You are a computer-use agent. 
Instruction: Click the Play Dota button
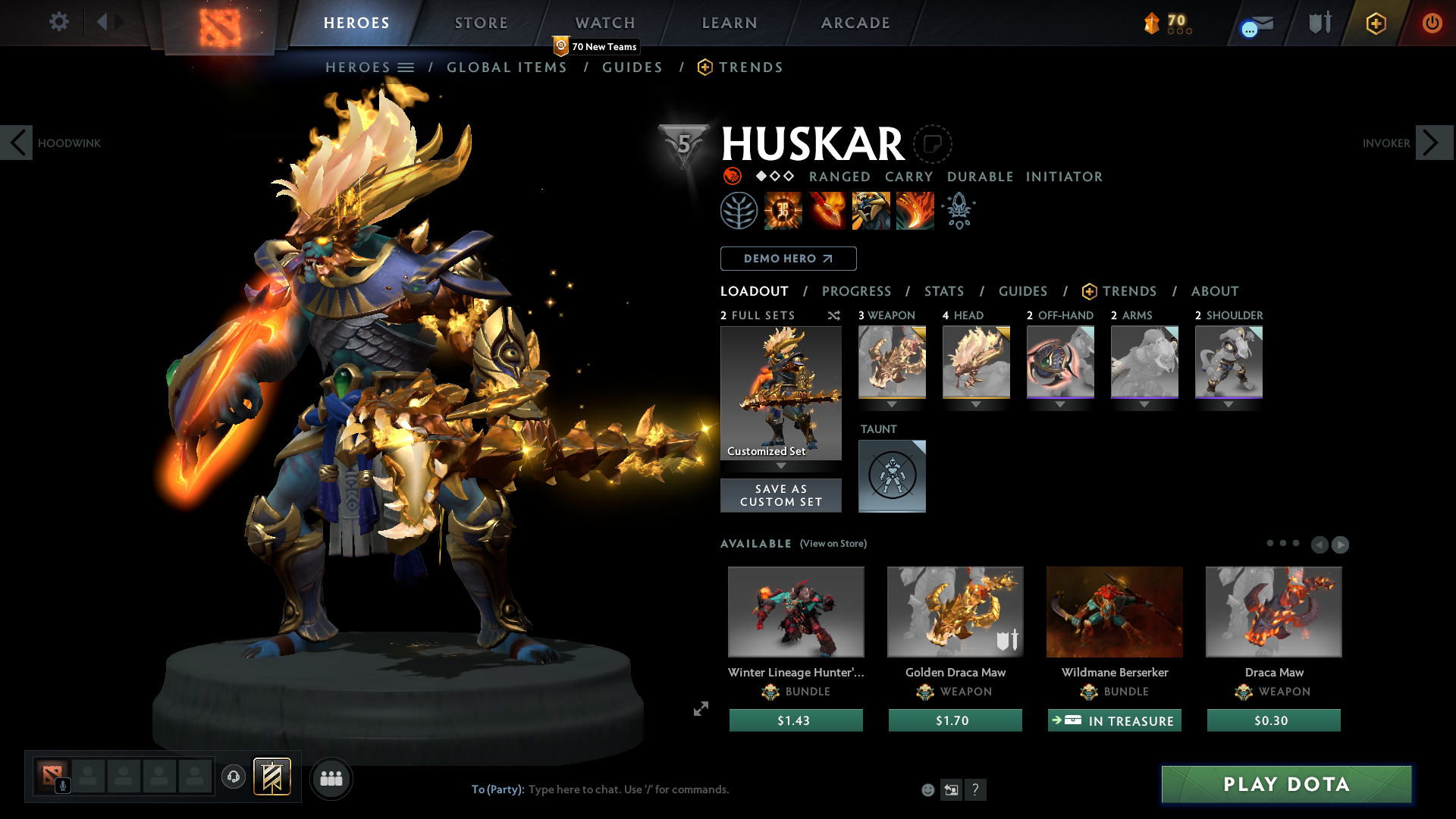click(1286, 784)
